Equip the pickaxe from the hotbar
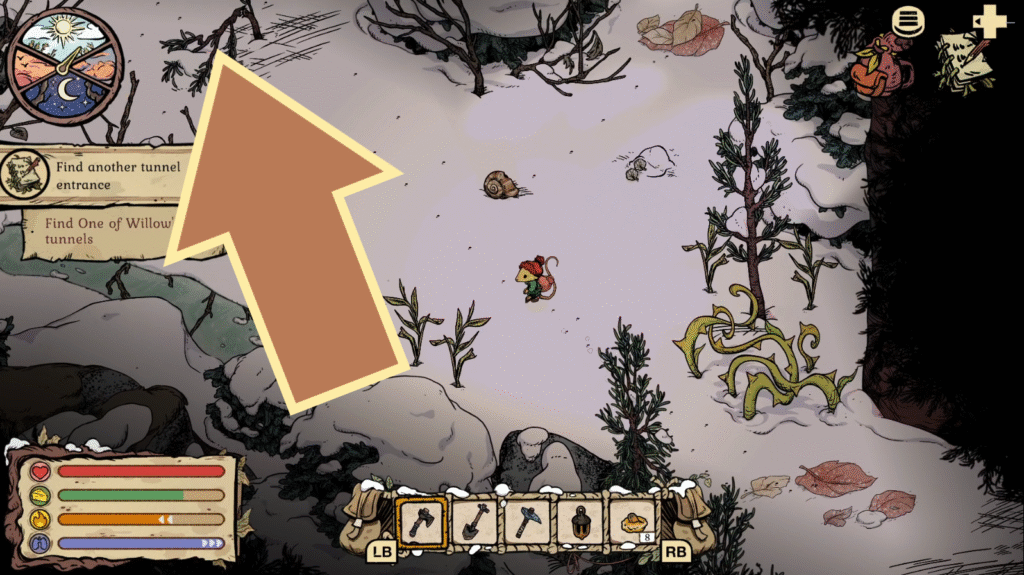The image size is (1024, 575). coord(527,521)
